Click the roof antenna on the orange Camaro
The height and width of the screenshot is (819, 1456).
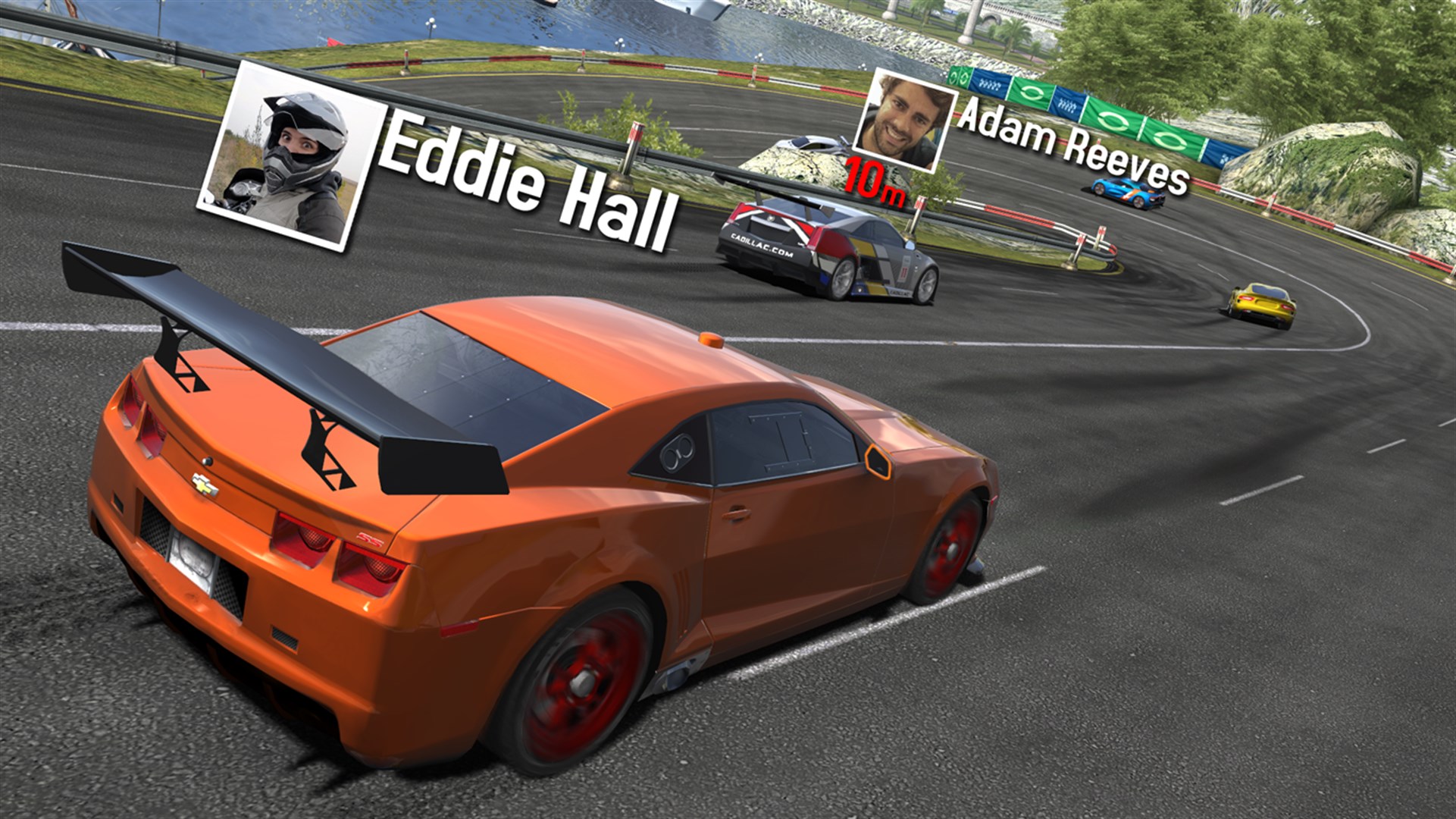tap(711, 339)
